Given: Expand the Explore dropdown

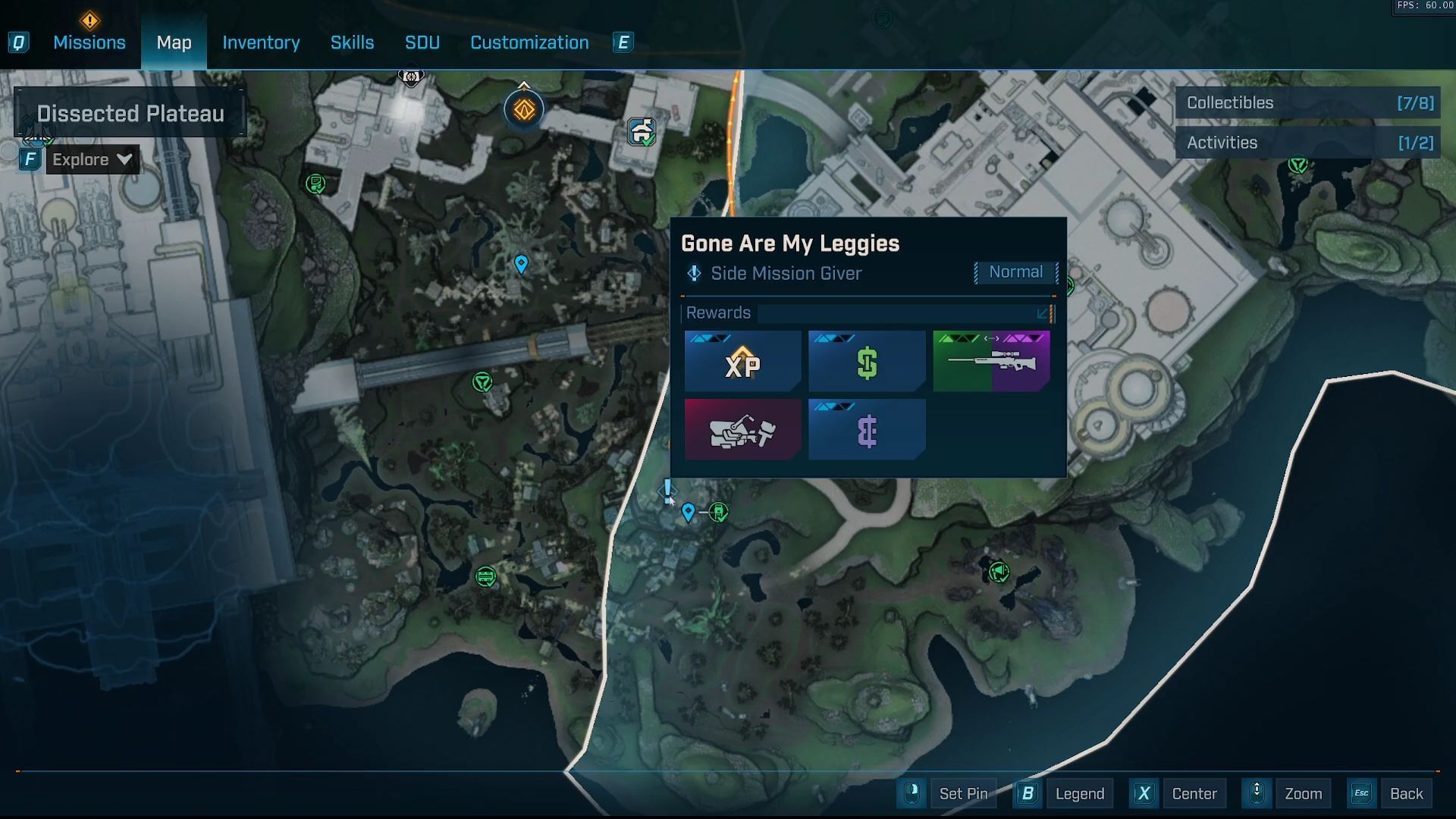Looking at the screenshot, I should pyautogui.click(x=91, y=159).
